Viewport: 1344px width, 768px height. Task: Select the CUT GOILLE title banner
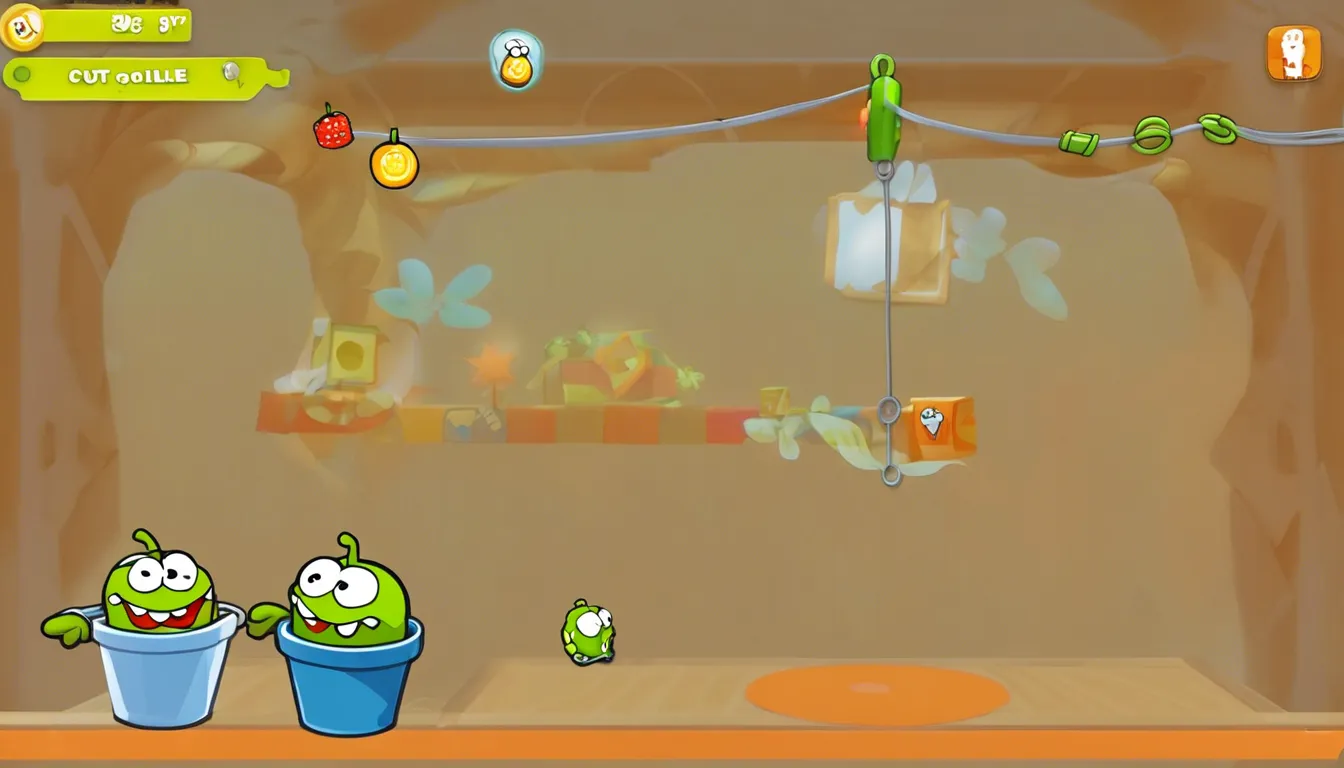pos(130,75)
